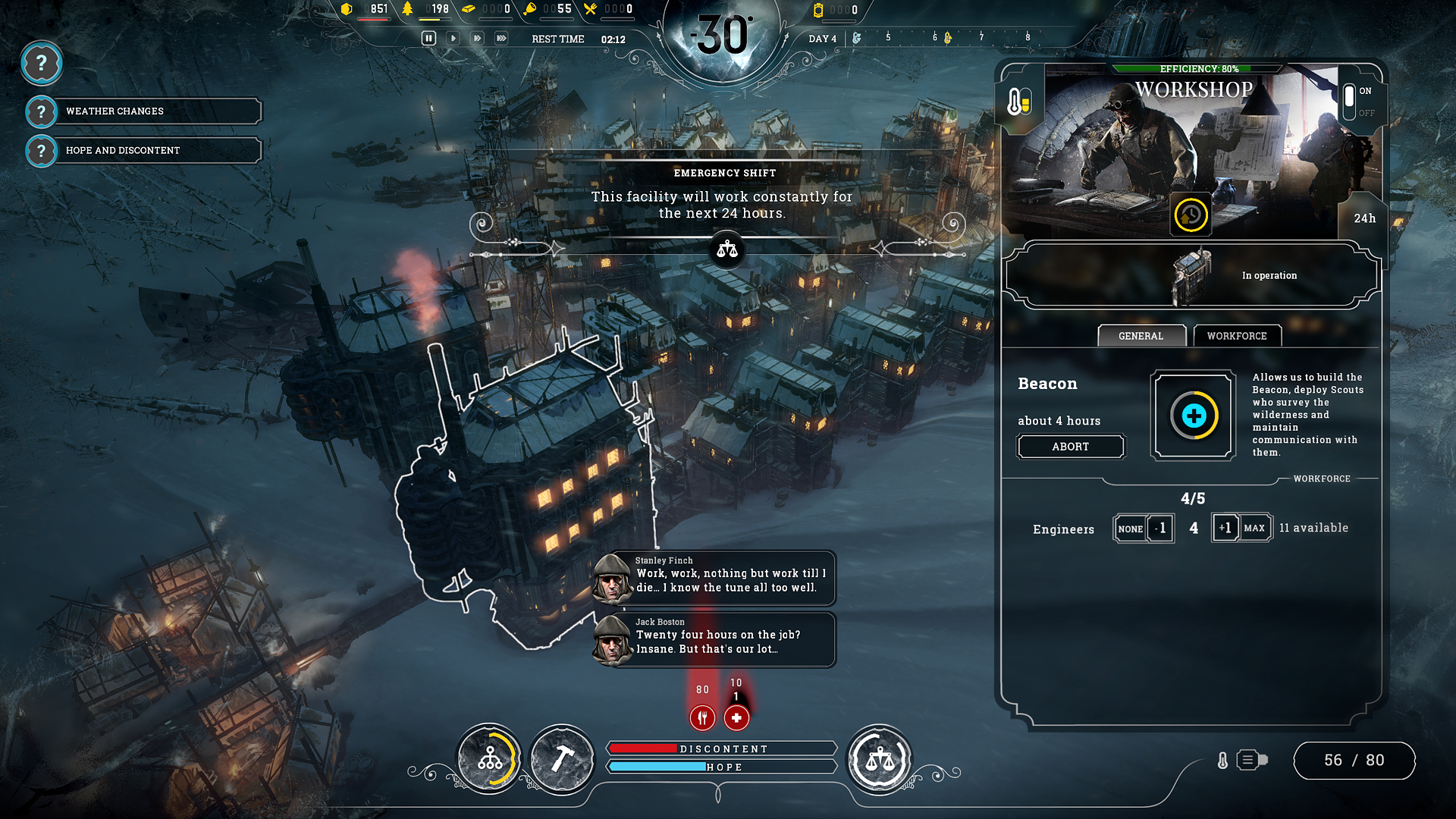Image resolution: width=1456 pixels, height=819 pixels.
Task: Switch to the Workforce tab
Action: coord(1236,335)
